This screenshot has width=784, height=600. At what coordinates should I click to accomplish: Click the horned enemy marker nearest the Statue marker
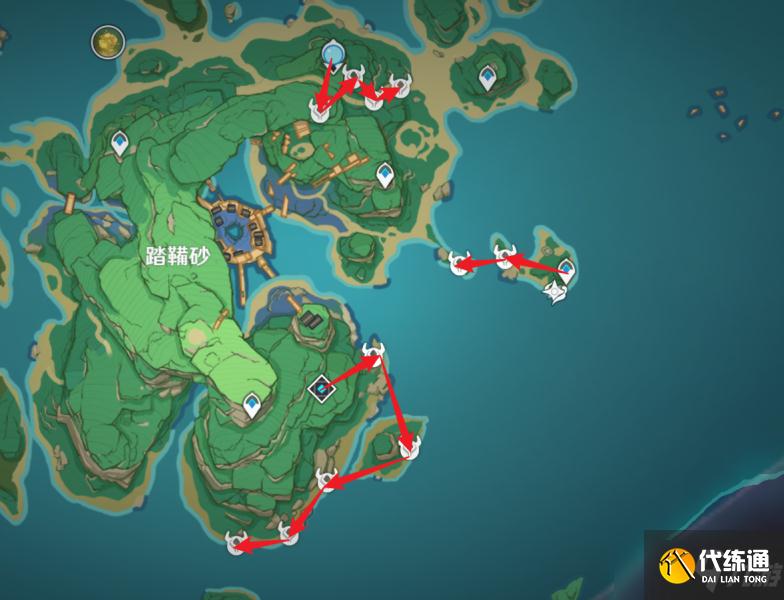353,74
